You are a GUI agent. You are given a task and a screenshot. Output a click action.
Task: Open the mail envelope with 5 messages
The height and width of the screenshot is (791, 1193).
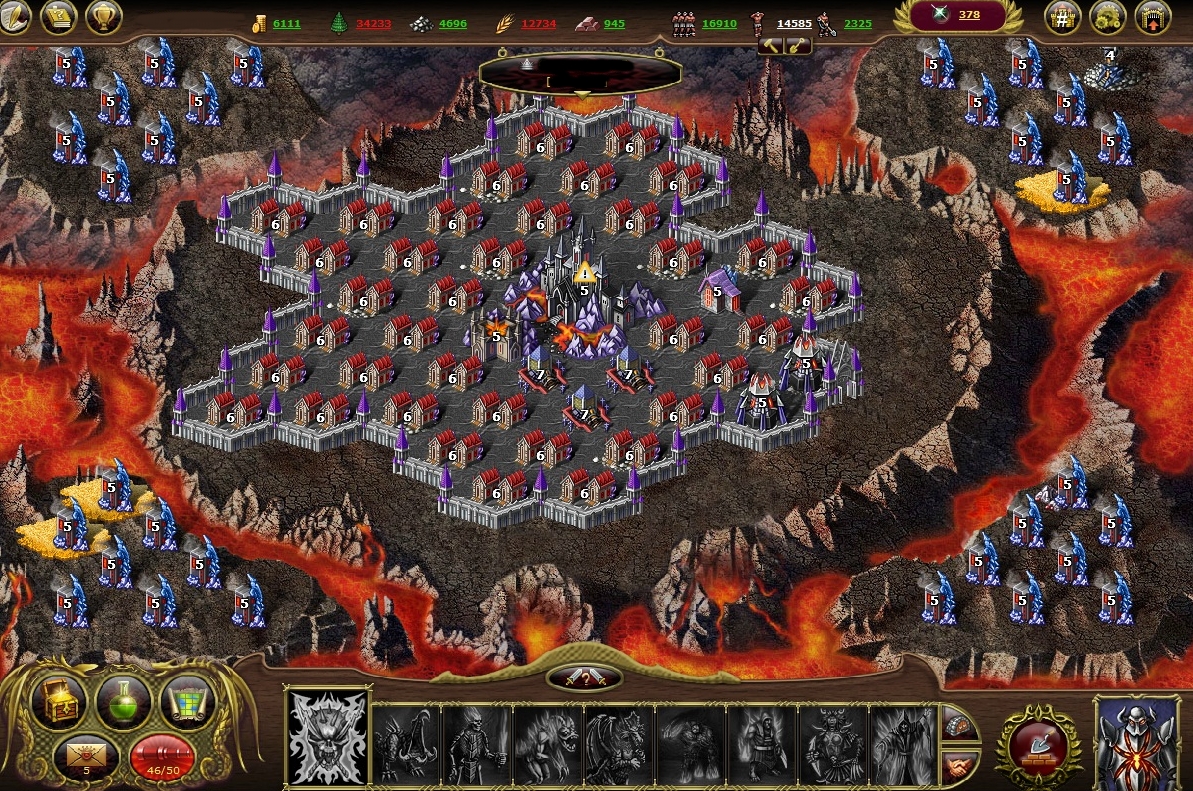tap(86, 757)
